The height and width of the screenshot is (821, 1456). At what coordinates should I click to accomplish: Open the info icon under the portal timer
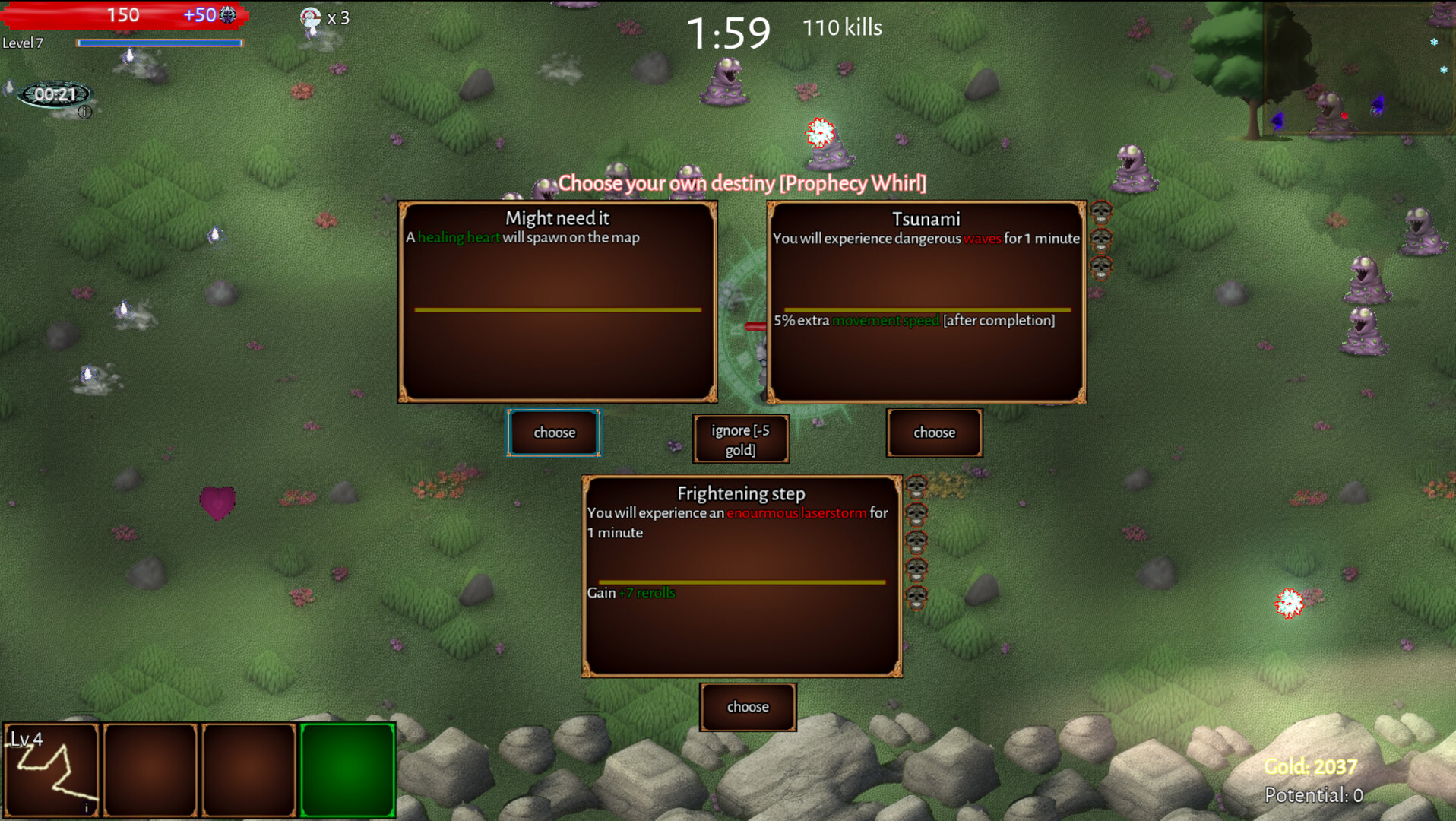[84, 113]
